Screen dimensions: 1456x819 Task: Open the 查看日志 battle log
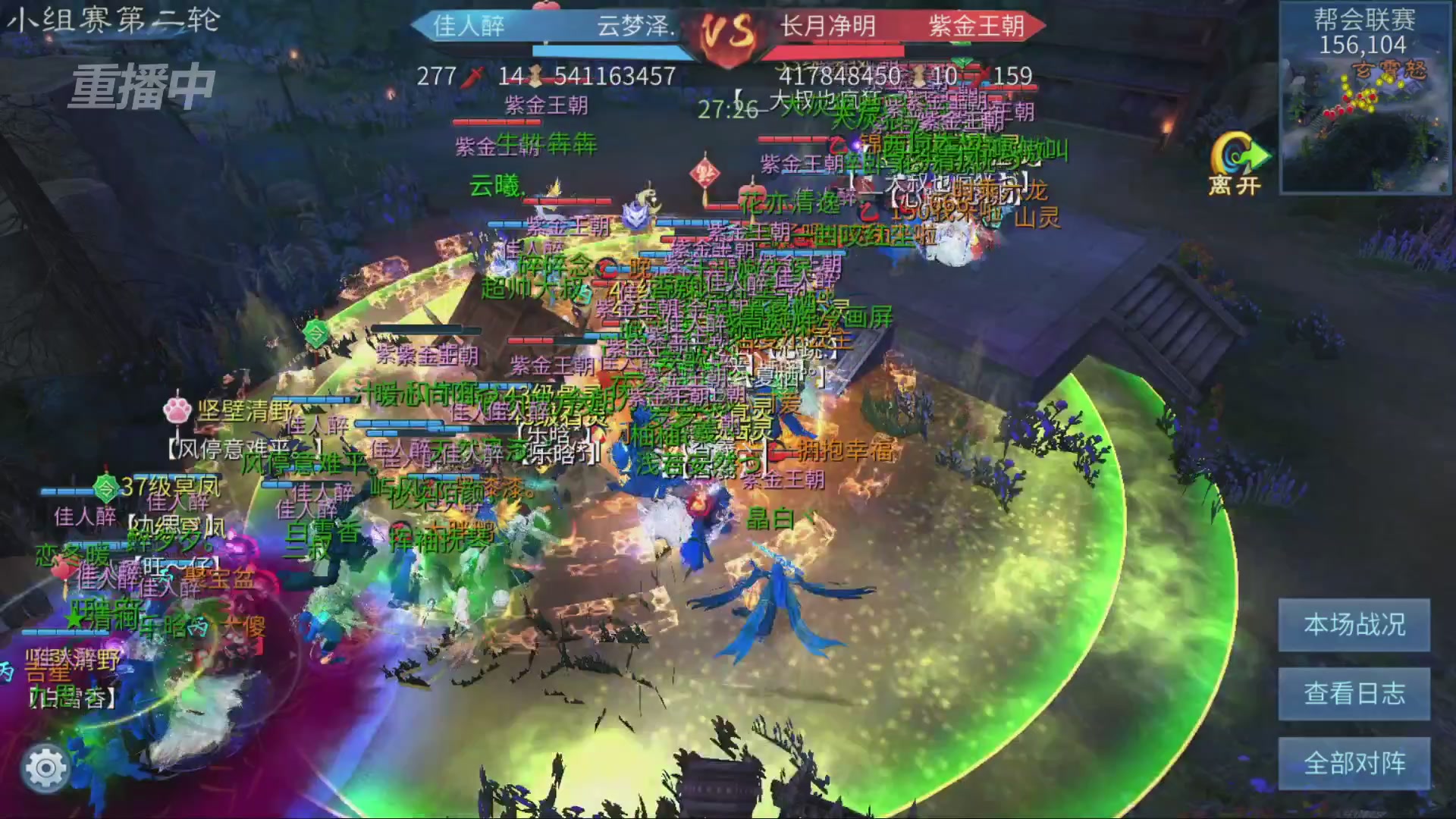[x=1354, y=692]
